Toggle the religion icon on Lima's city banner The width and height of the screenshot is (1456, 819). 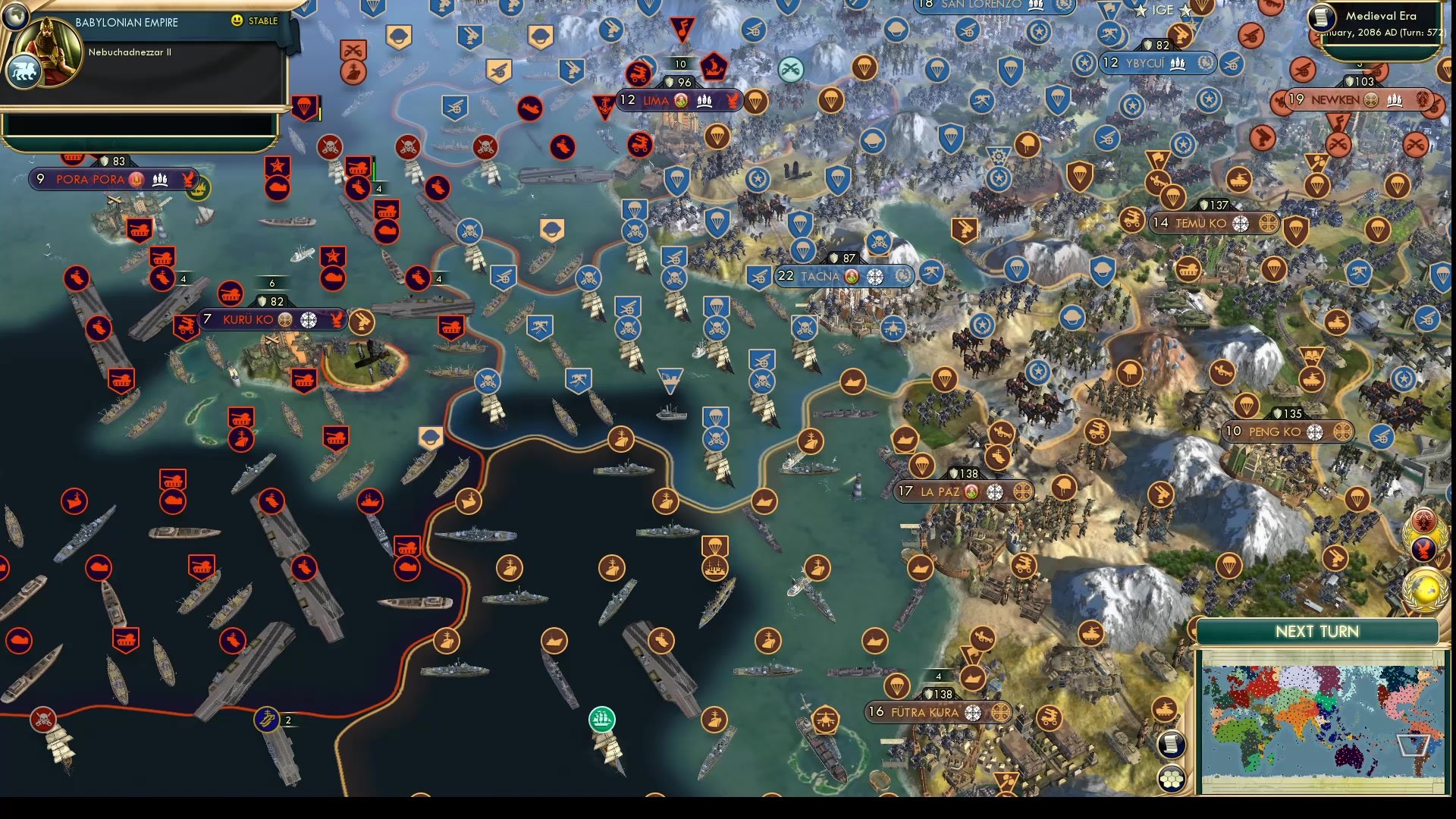[680, 99]
